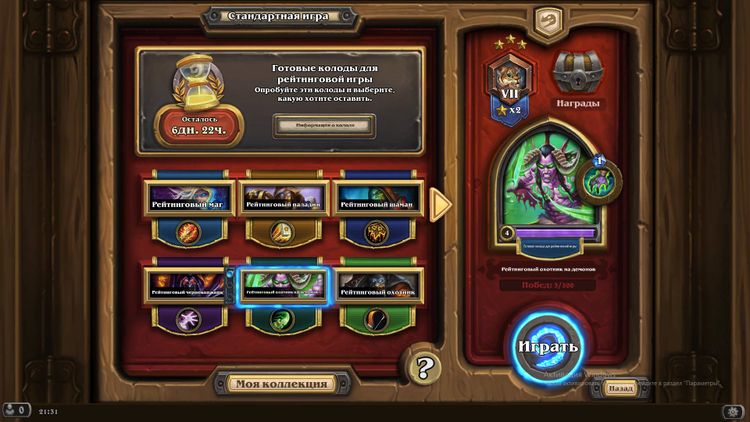Click the question mark help button
750x422 pixels.
coord(424,366)
